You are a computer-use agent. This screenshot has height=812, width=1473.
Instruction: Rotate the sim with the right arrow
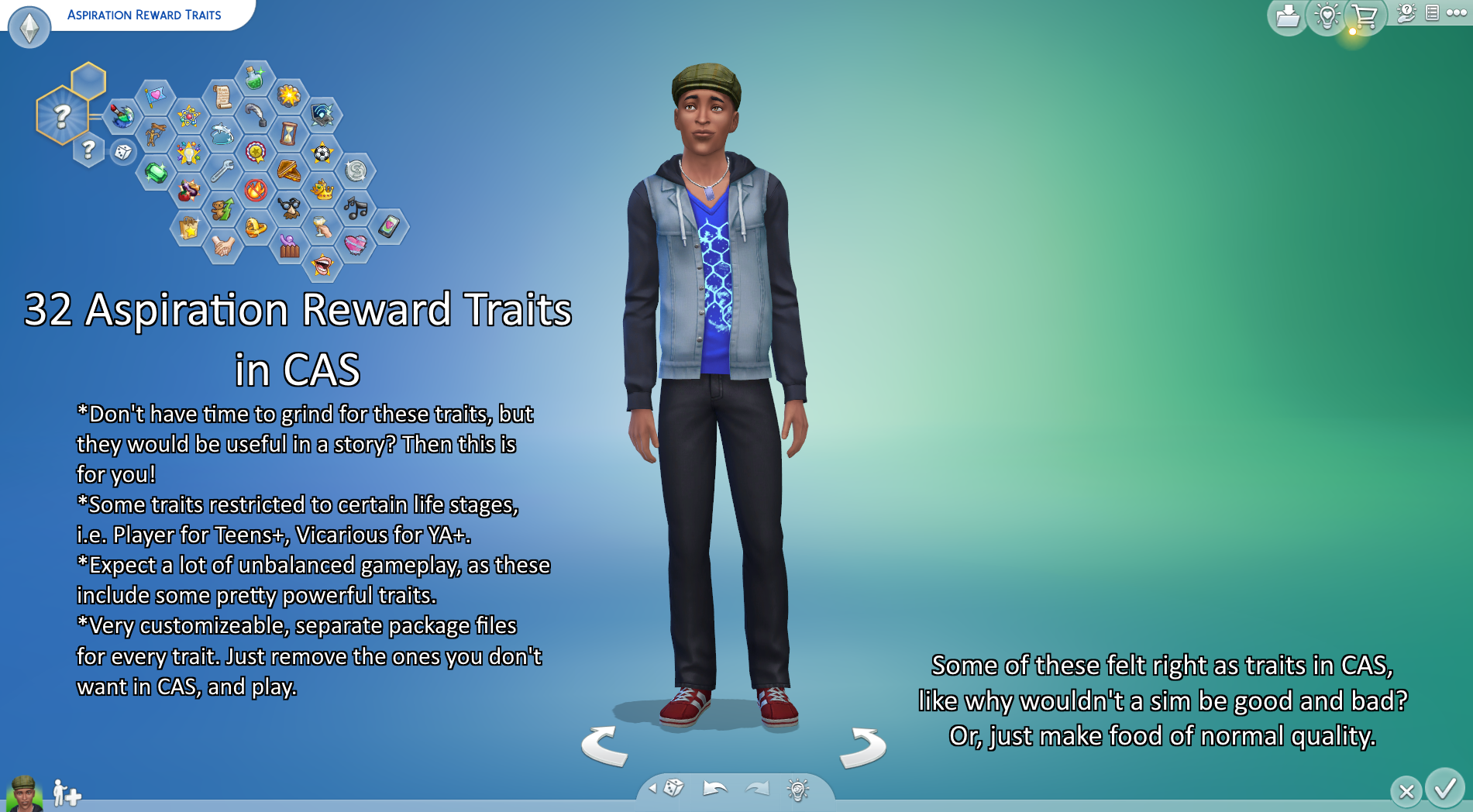863,748
